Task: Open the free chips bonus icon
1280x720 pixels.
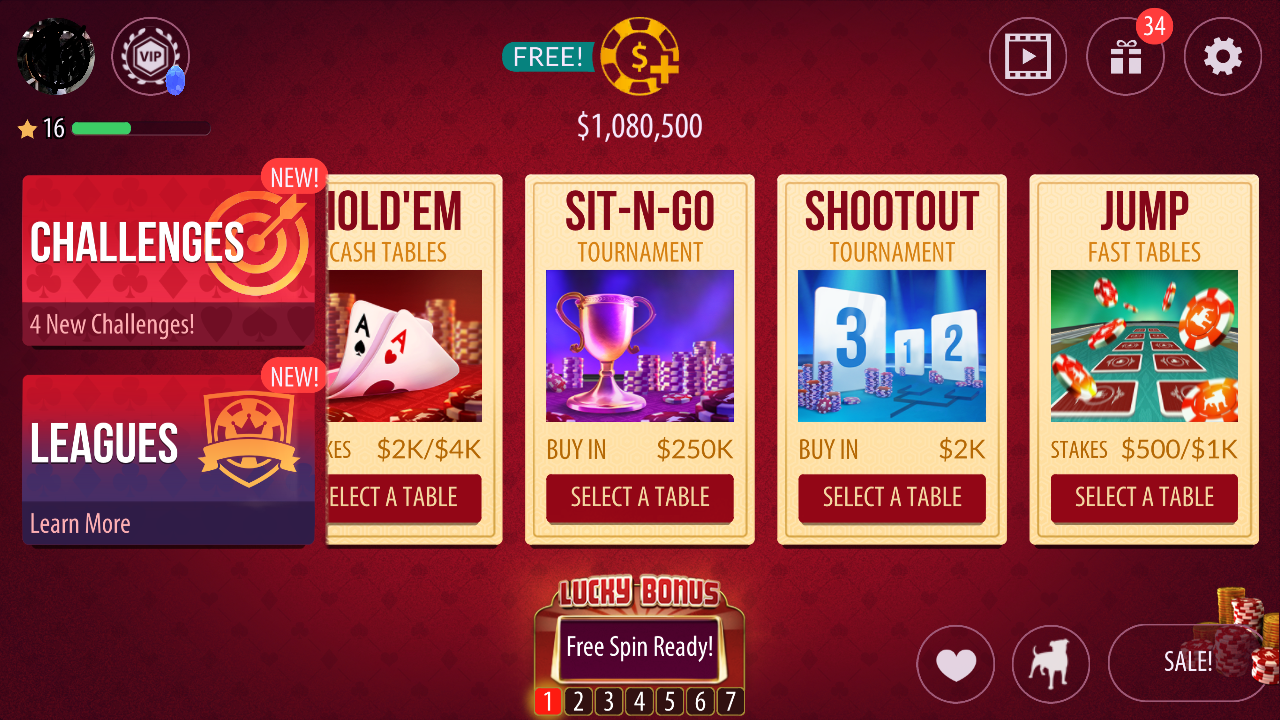Action: click(640, 56)
